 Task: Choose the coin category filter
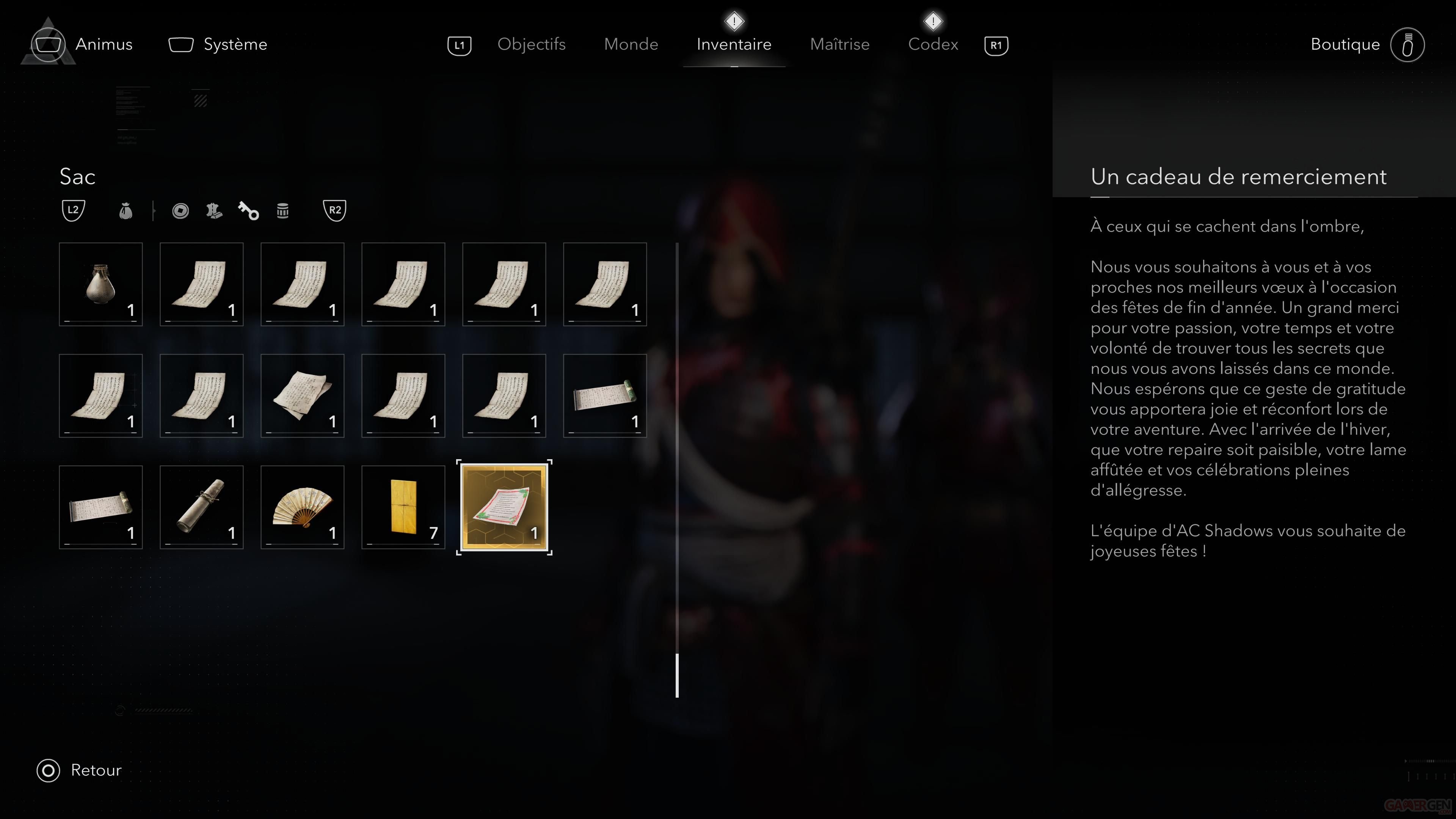[x=180, y=211]
